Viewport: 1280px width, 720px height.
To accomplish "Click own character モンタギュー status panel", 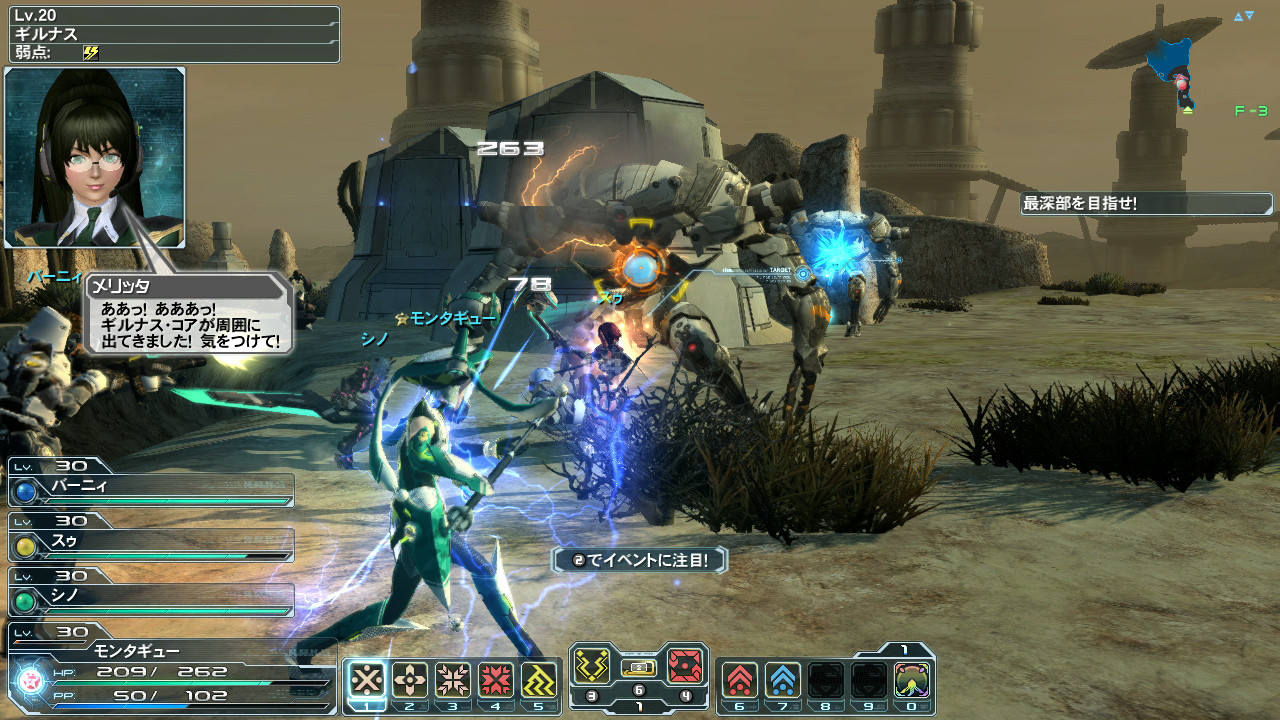I will click(170, 672).
